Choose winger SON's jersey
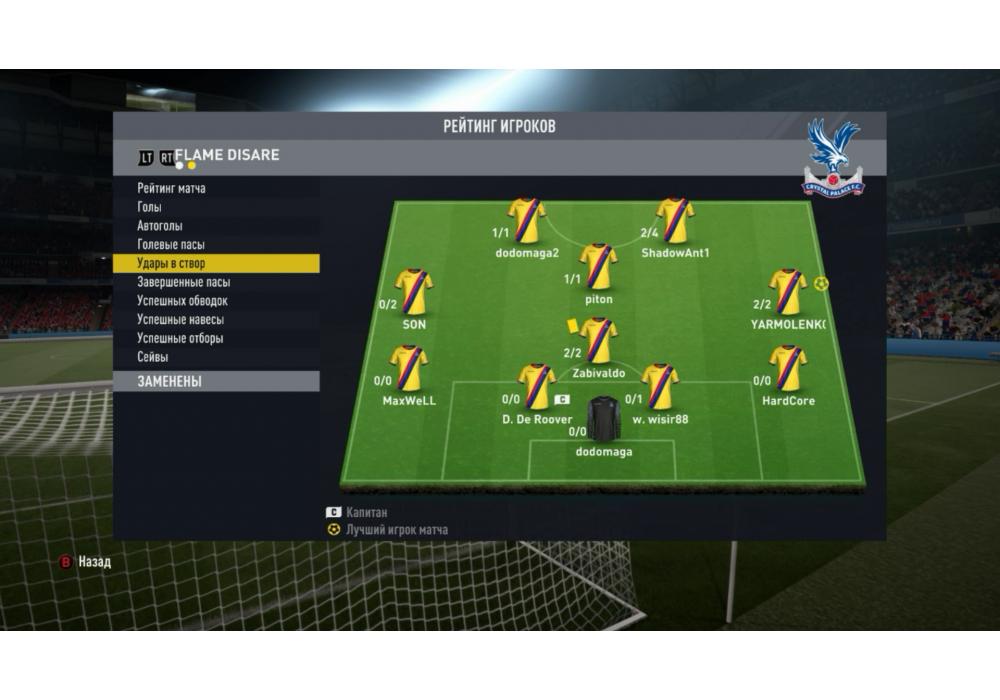The height and width of the screenshot is (700, 1000). (x=413, y=292)
